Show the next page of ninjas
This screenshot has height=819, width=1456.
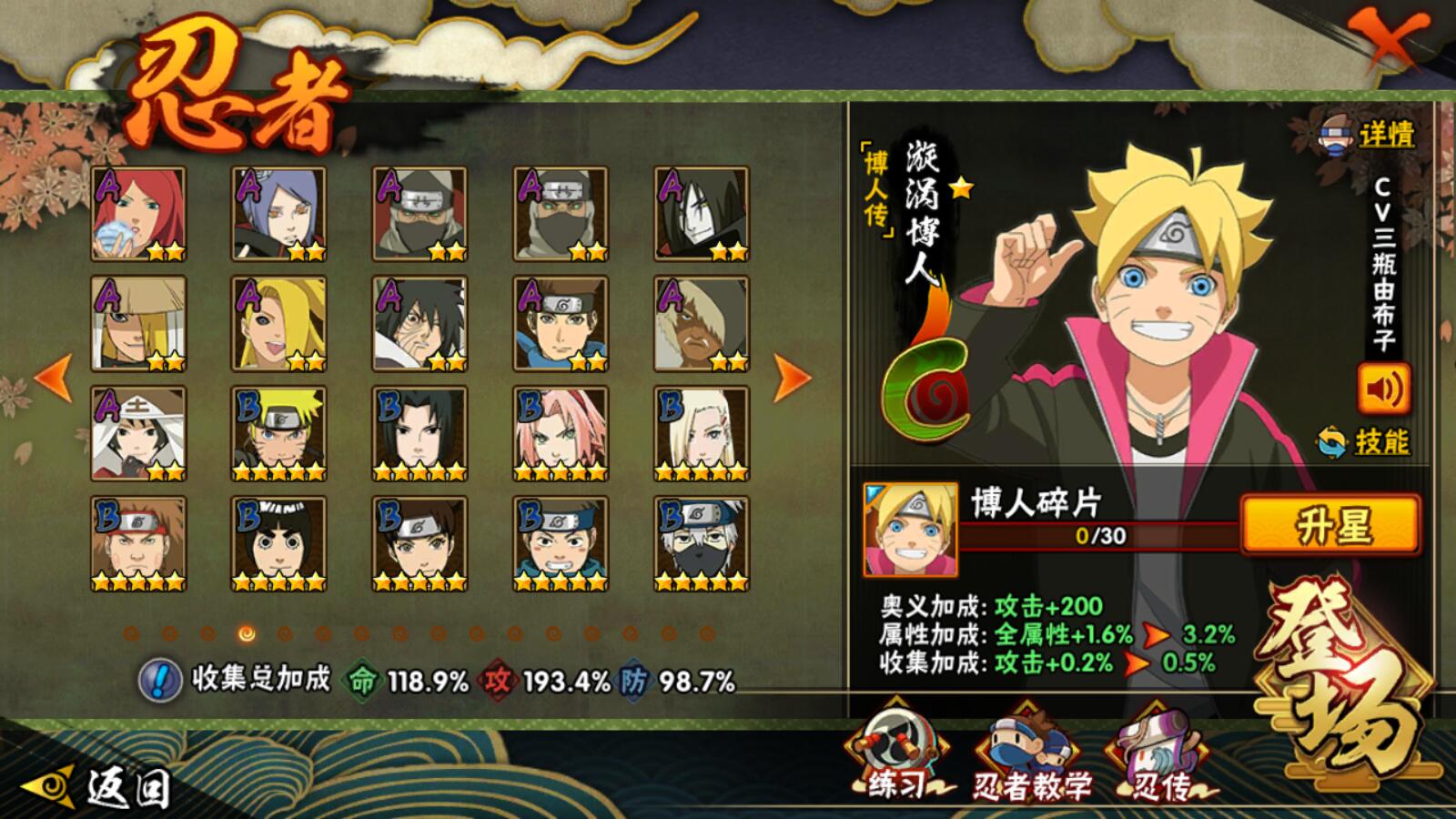click(x=791, y=378)
